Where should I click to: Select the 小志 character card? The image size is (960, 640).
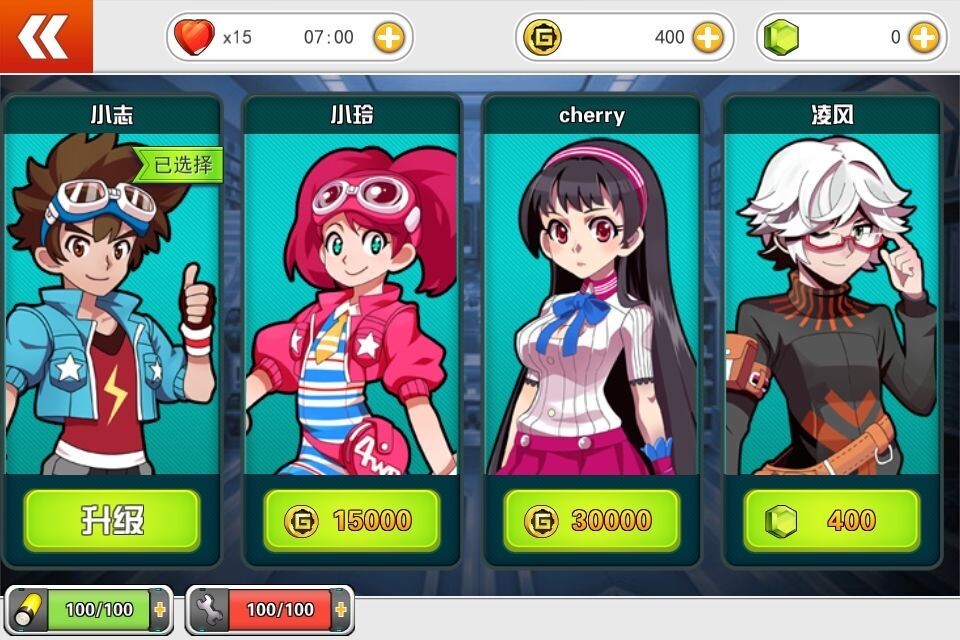pos(112,300)
